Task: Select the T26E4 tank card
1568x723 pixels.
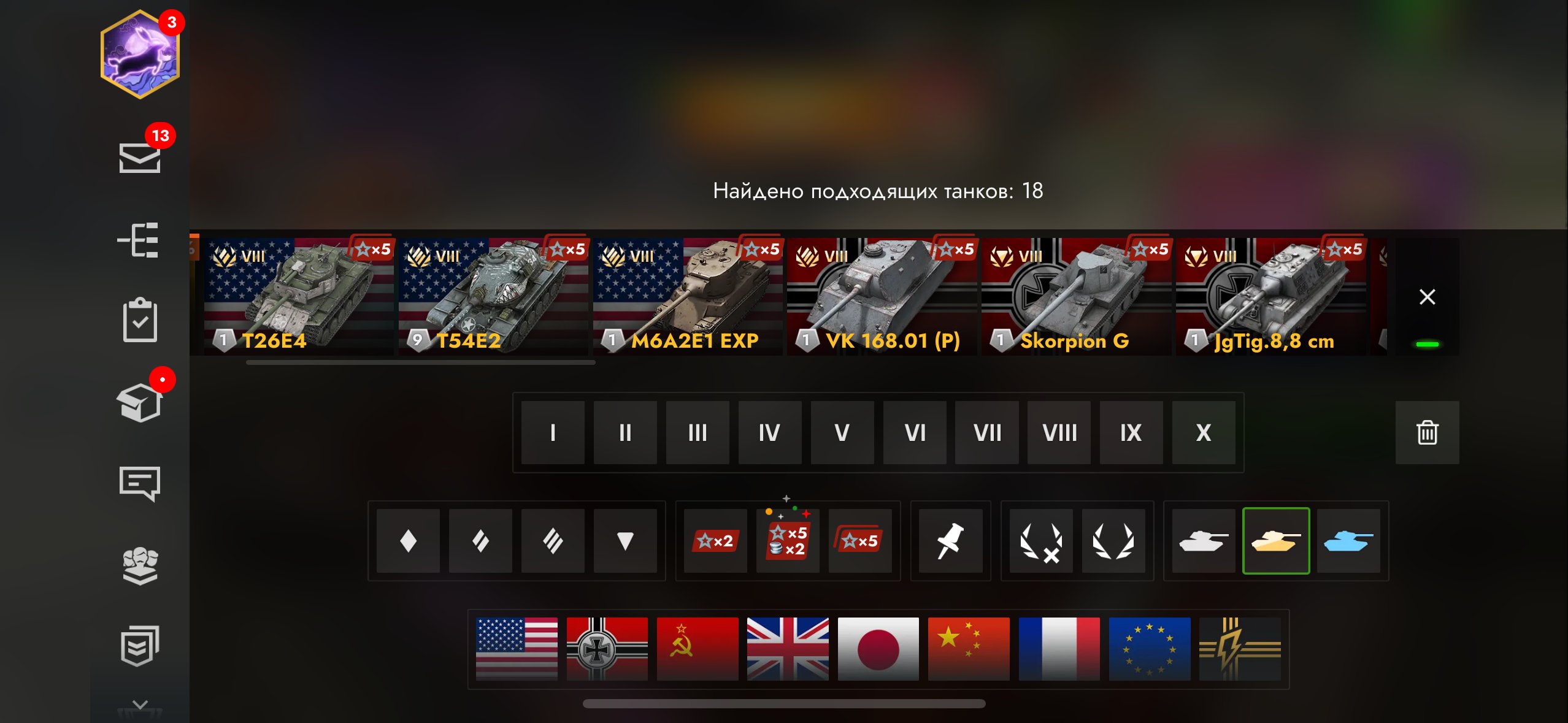Action: pyautogui.click(x=298, y=297)
